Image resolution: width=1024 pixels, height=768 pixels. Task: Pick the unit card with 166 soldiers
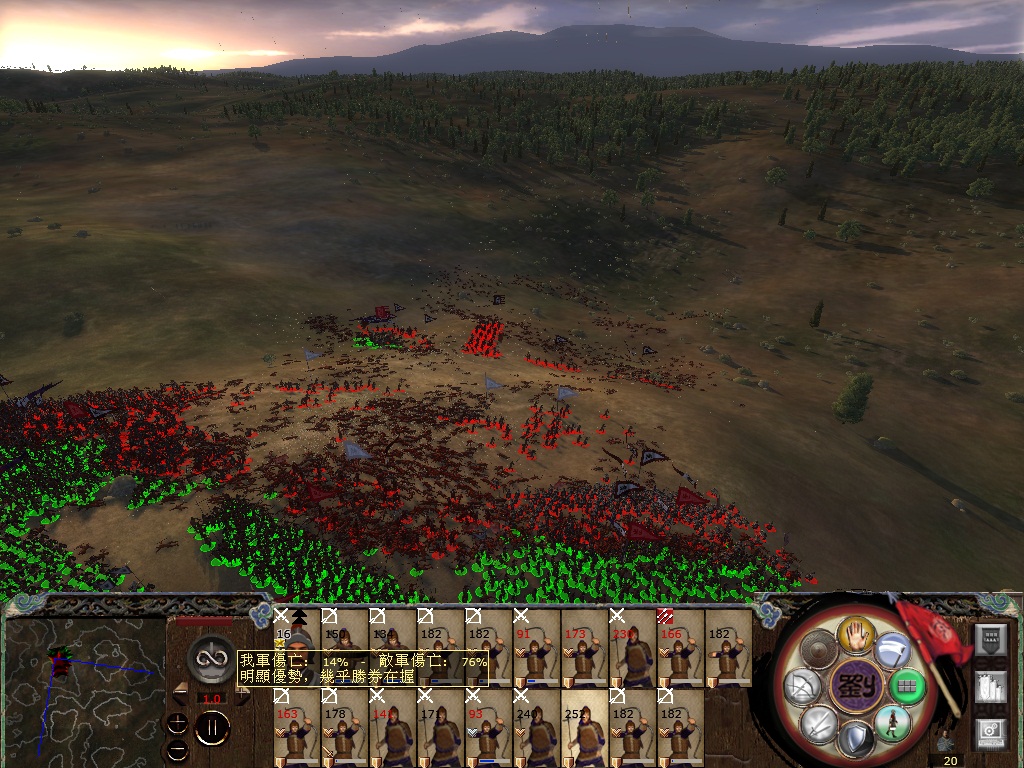(680, 650)
